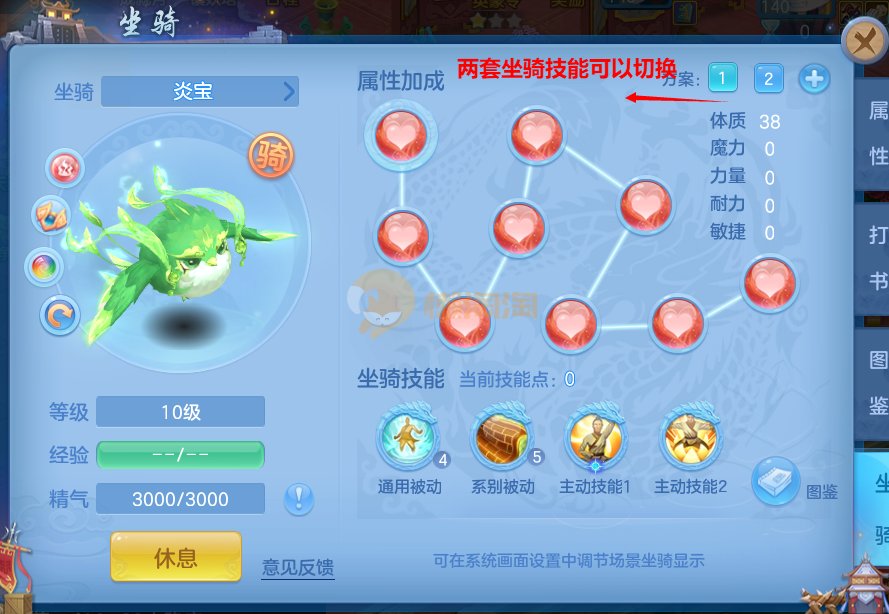This screenshot has height=614, width=889.
Task: Select the 通用被动 skill icon
Action: (x=406, y=436)
